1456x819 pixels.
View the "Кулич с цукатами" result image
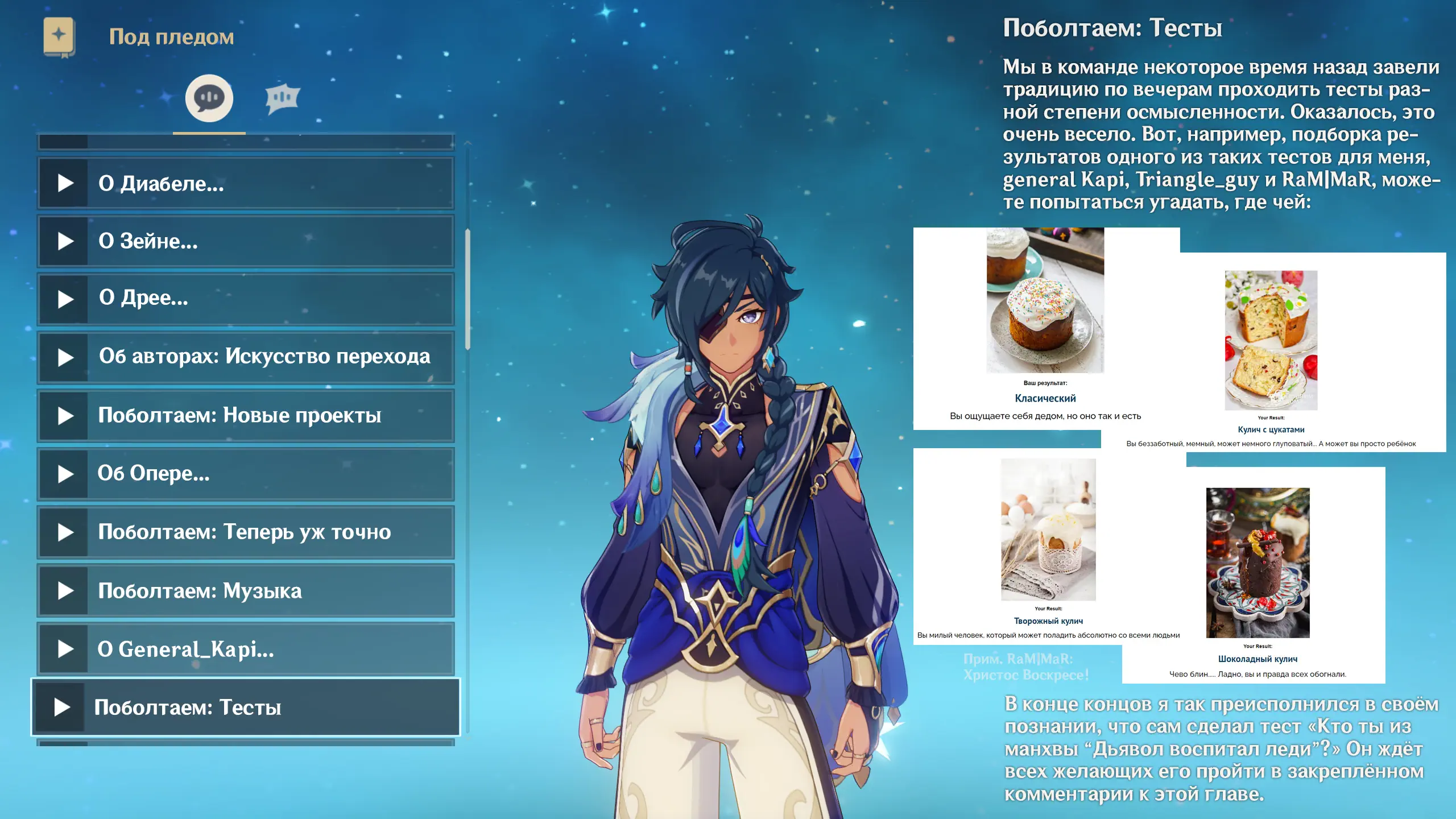(x=1271, y=340)
